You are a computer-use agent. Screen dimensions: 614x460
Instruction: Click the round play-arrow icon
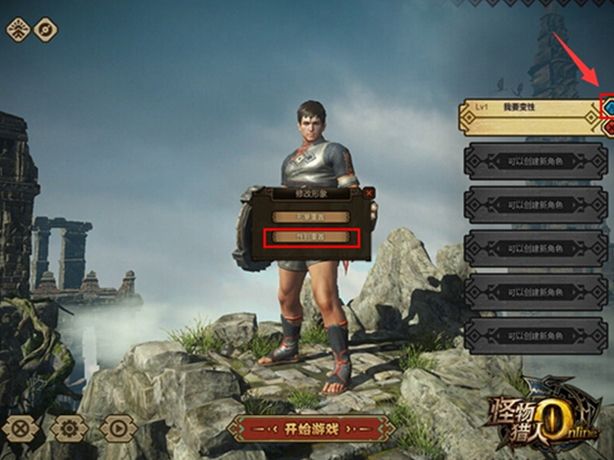[x=118, y=428]
